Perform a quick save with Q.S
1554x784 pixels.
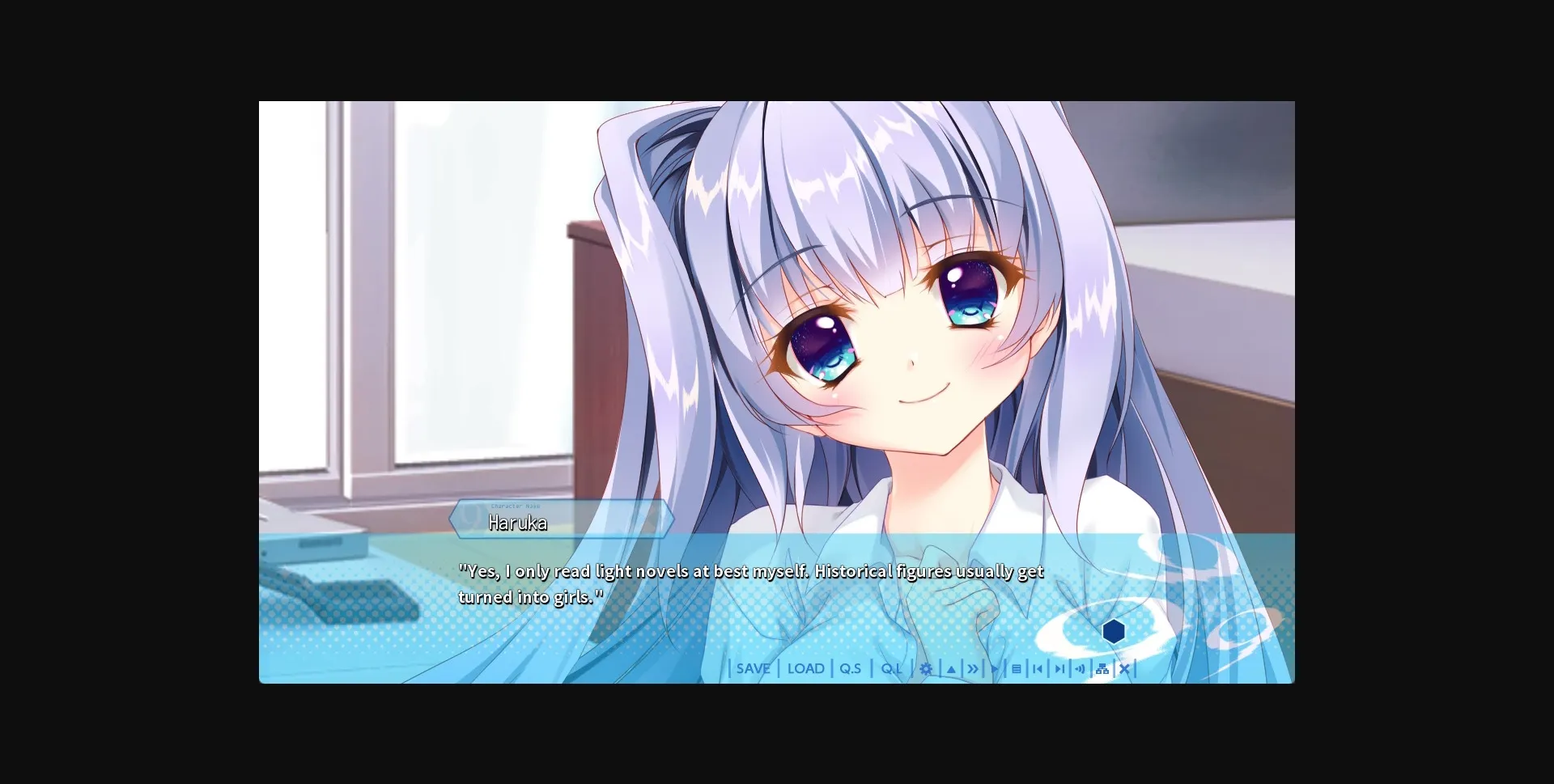pos(850,668)
